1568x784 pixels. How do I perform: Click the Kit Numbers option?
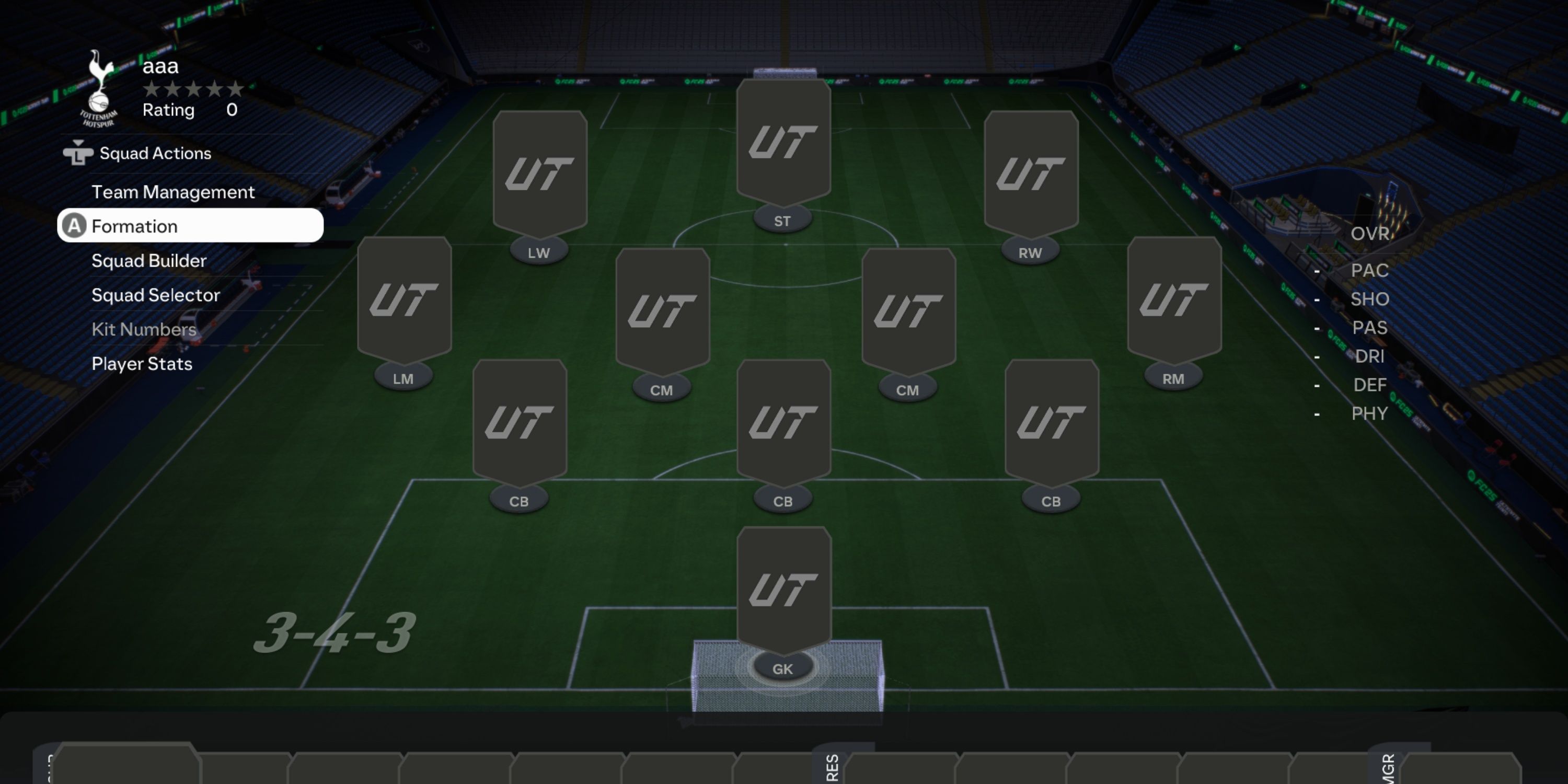click(x=144, y=329)
